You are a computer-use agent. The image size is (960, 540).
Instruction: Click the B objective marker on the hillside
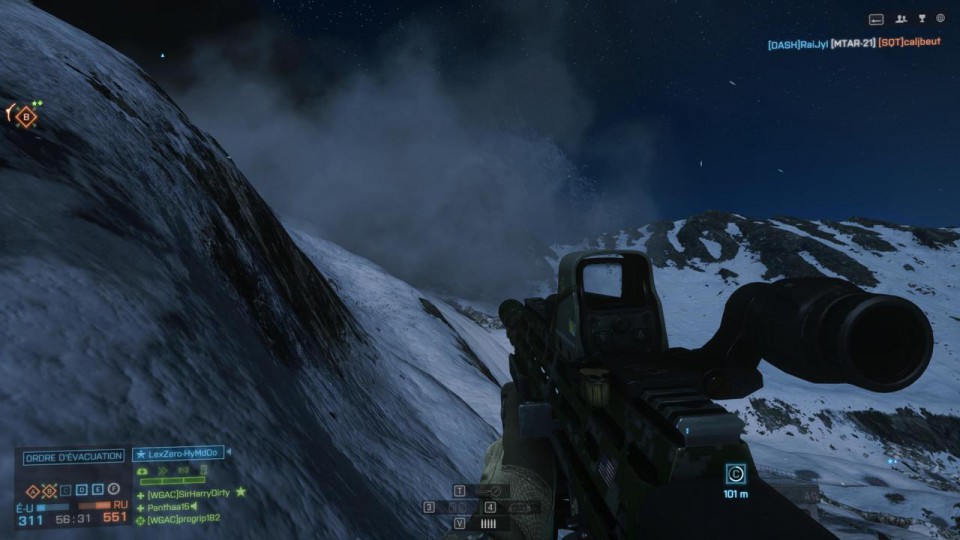(x=26, y=117)
